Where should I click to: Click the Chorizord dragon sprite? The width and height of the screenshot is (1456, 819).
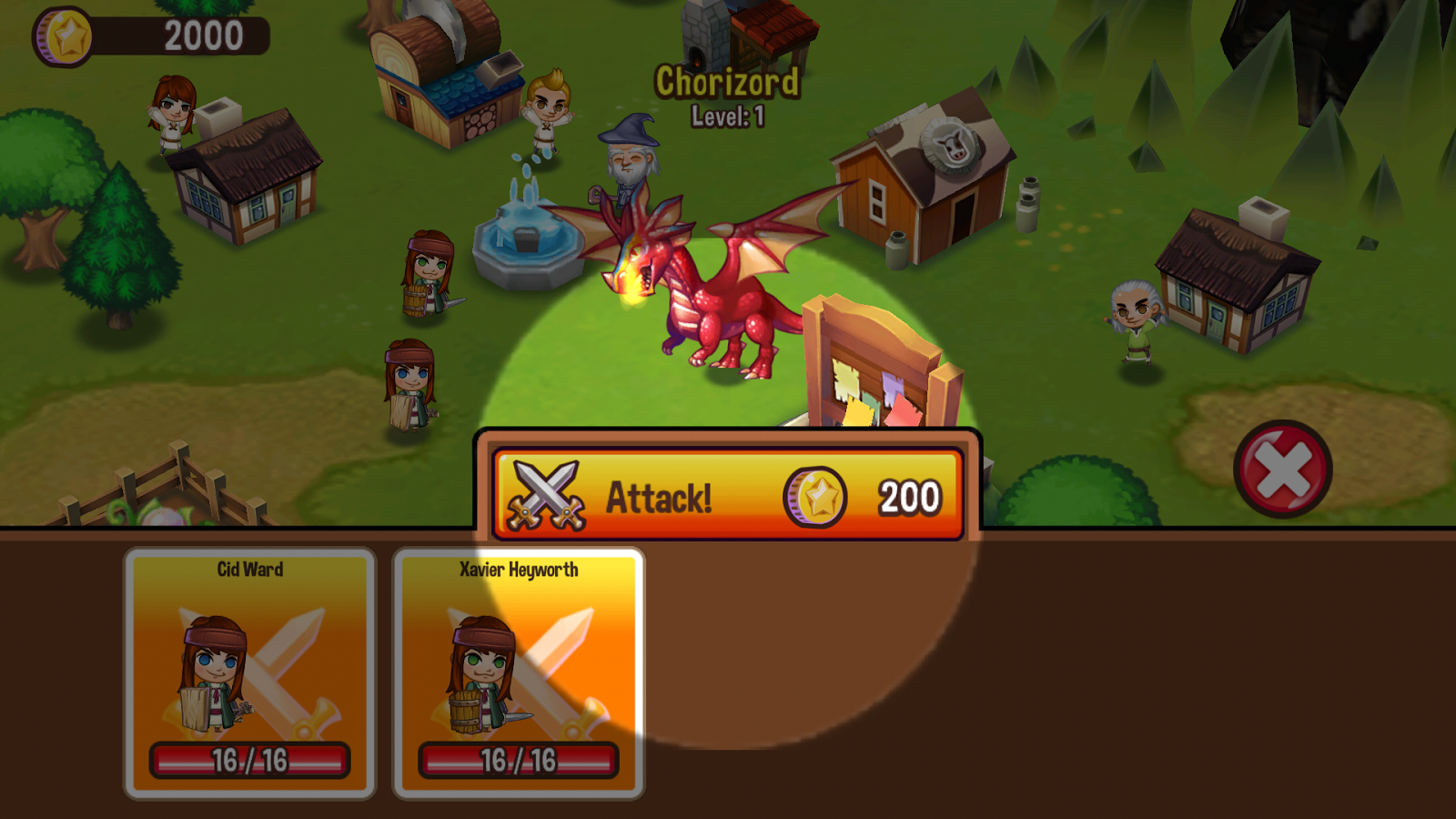click(719, 300)
